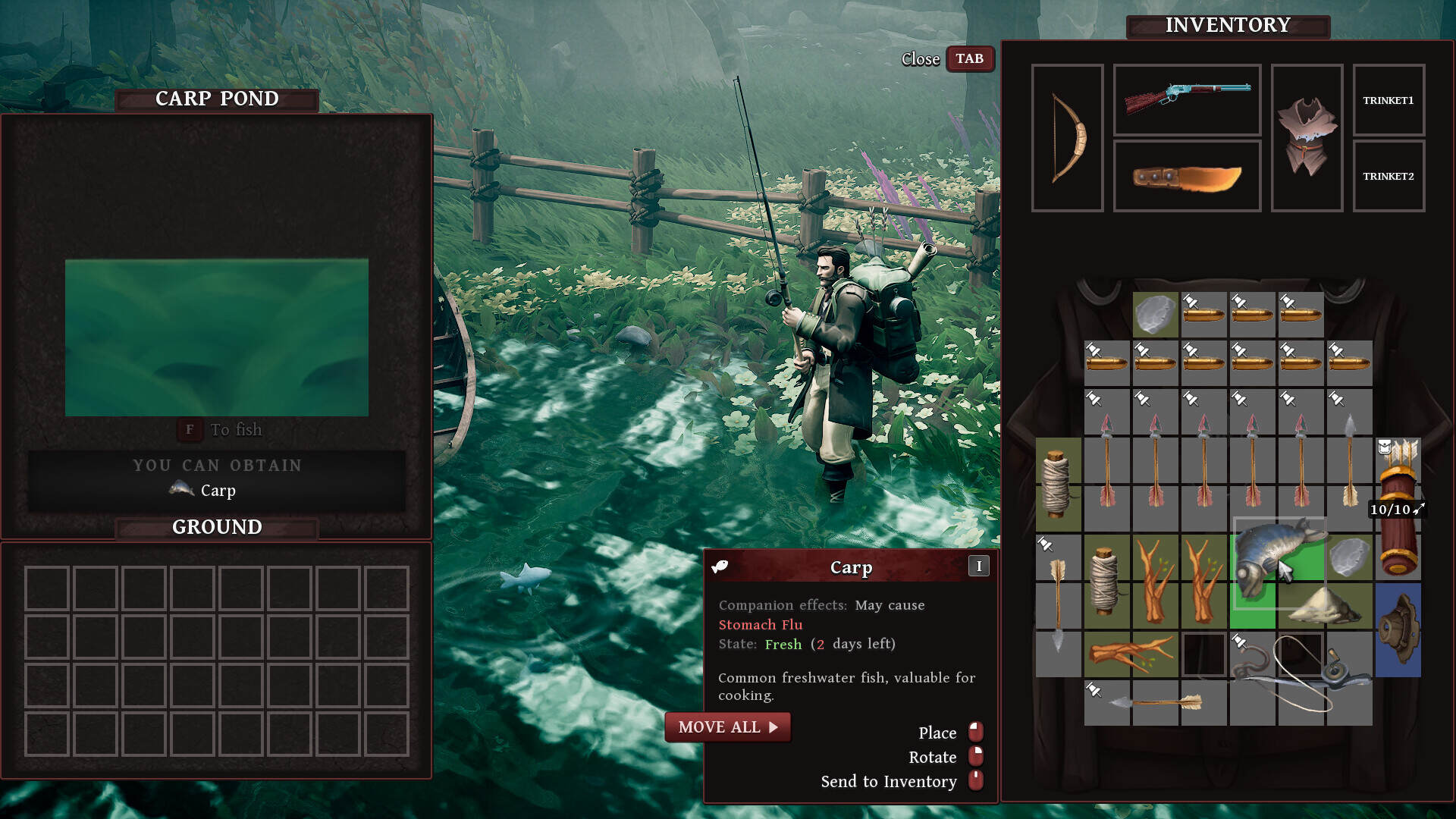Click the MOVE ALL button

(727, 727)
